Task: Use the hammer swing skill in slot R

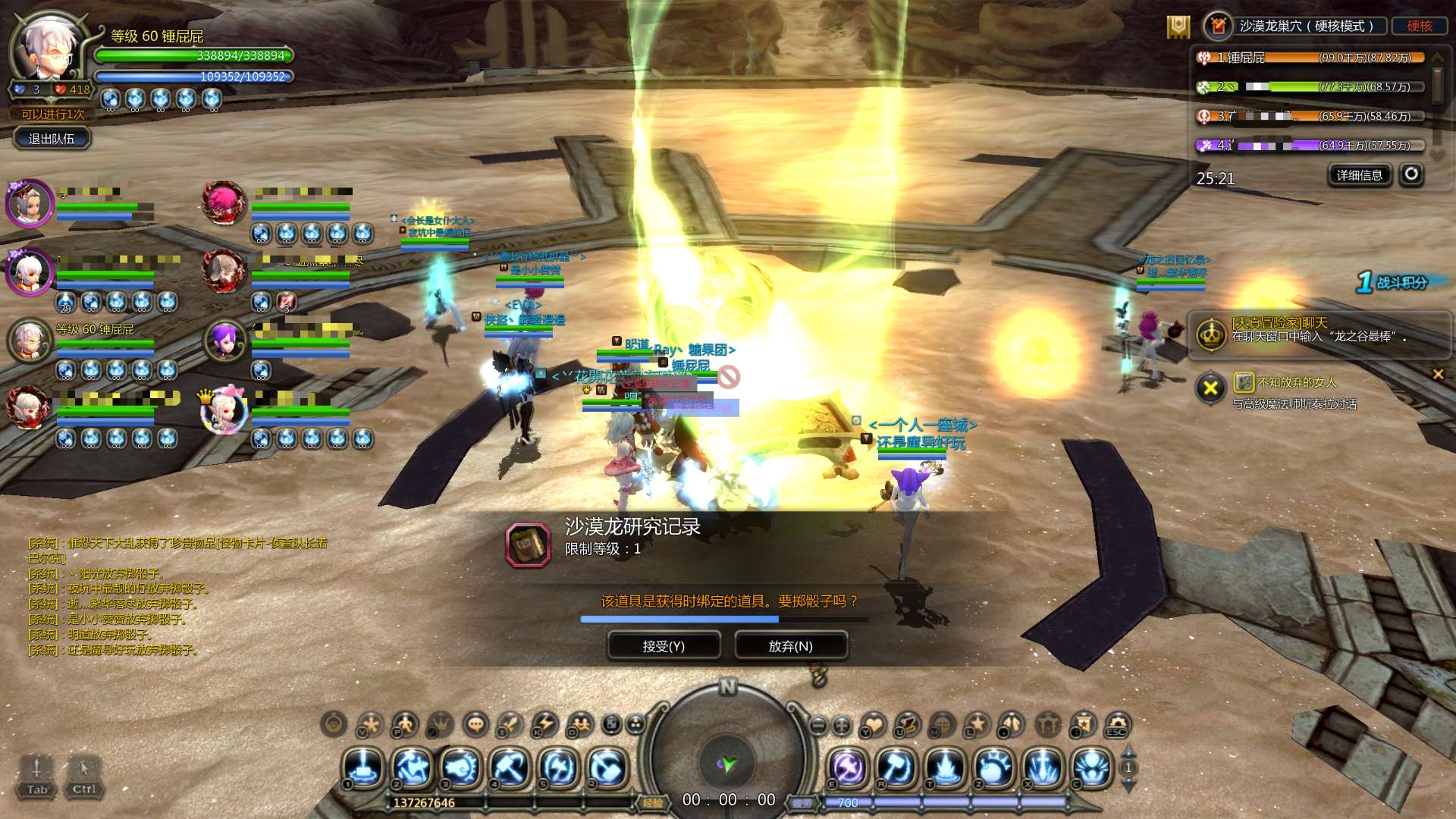Action: 896,767
